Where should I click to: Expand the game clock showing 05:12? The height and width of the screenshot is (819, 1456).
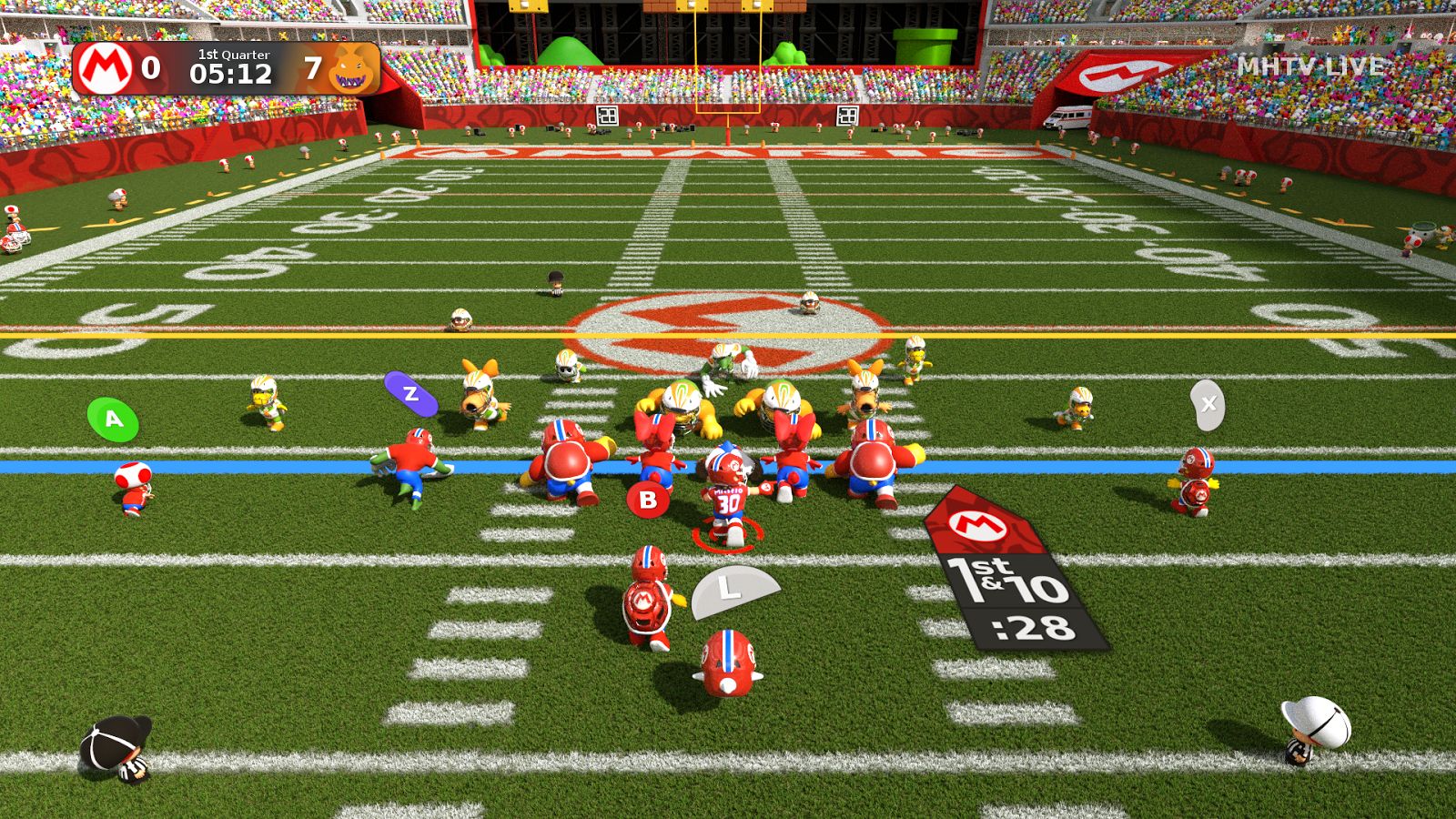coord(230,73)
